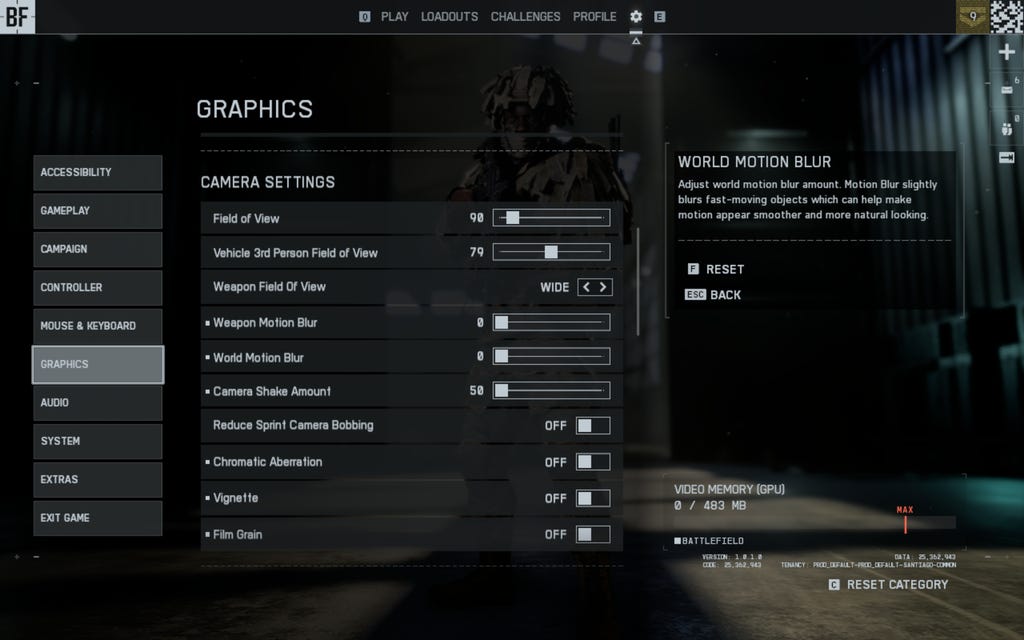The width and height of the screenshot is (1024, 640).
Task: Open Mouse & Keyboard settings
Action: click(x=97, y=326)
